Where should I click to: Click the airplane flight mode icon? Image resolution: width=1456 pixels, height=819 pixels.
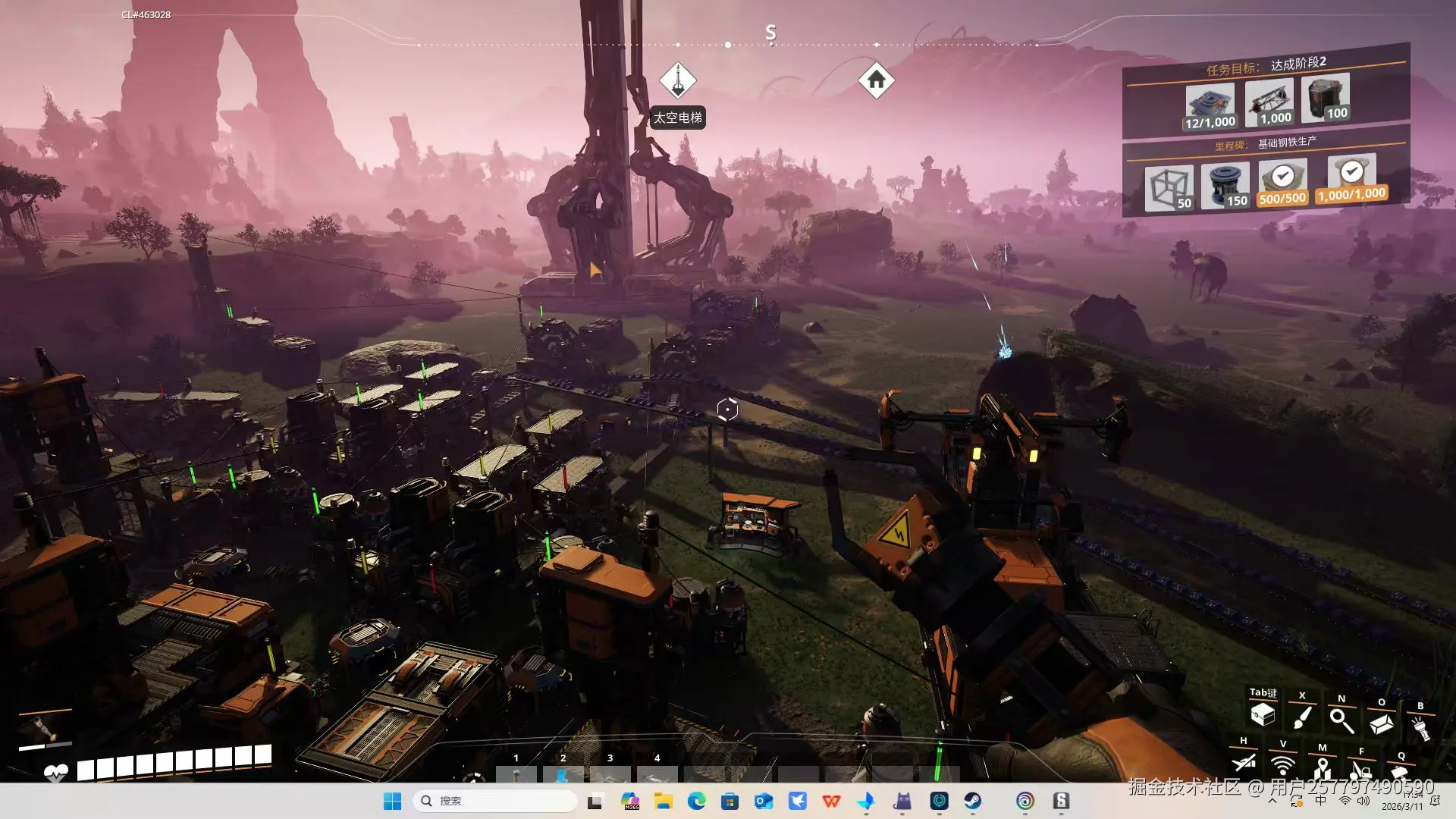pos(1244,761)
